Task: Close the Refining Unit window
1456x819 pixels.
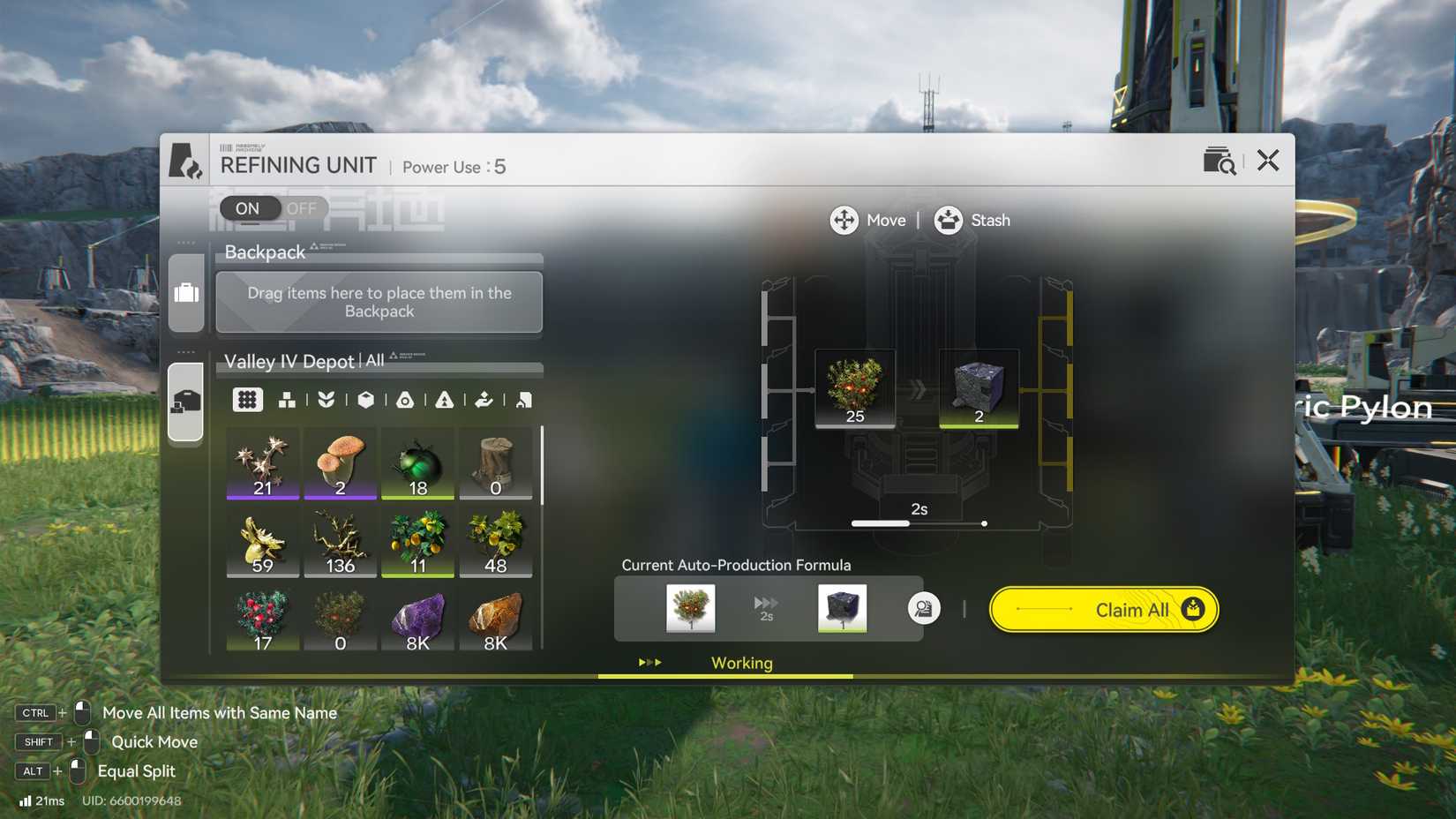Action: 1267,161
